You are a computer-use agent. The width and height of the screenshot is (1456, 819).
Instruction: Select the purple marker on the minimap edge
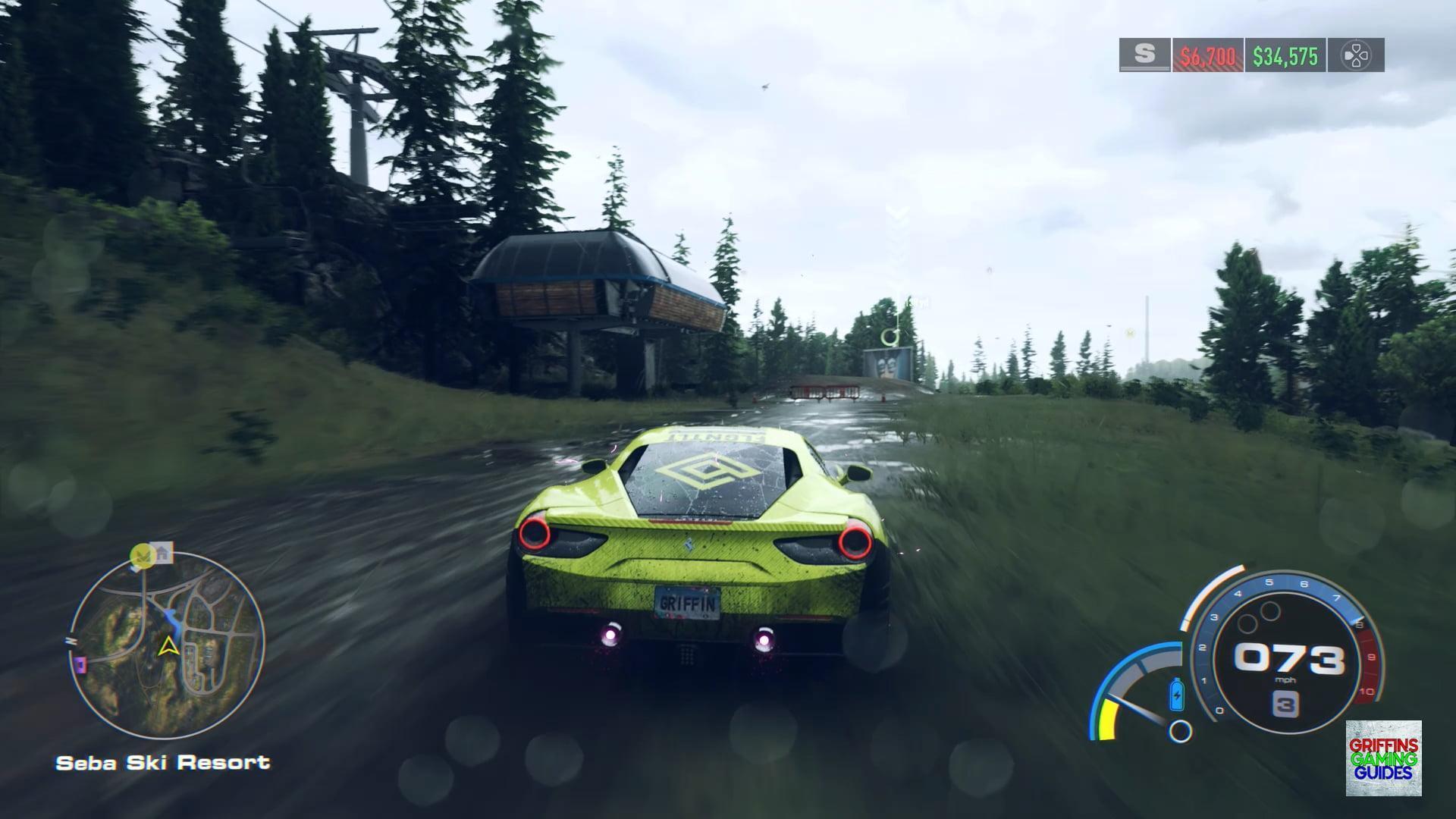pos(79,665)
